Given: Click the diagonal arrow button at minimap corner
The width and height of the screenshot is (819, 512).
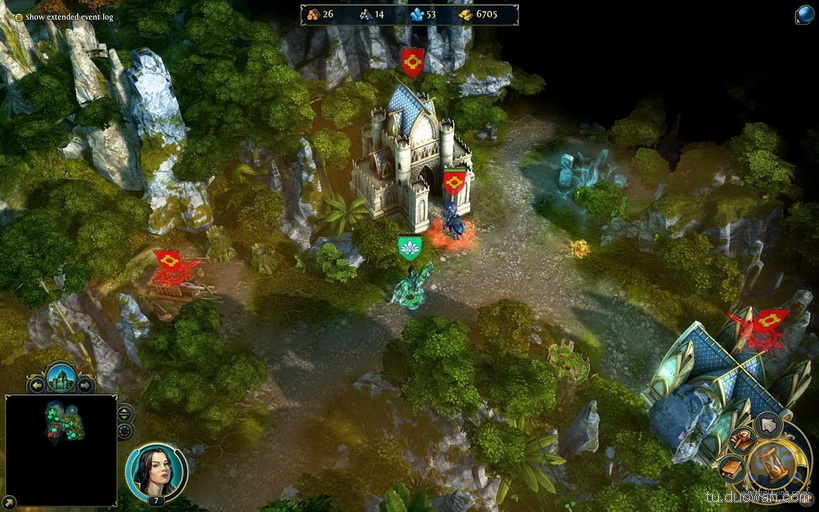Looking at the screenshot, I should click(10, 501).
